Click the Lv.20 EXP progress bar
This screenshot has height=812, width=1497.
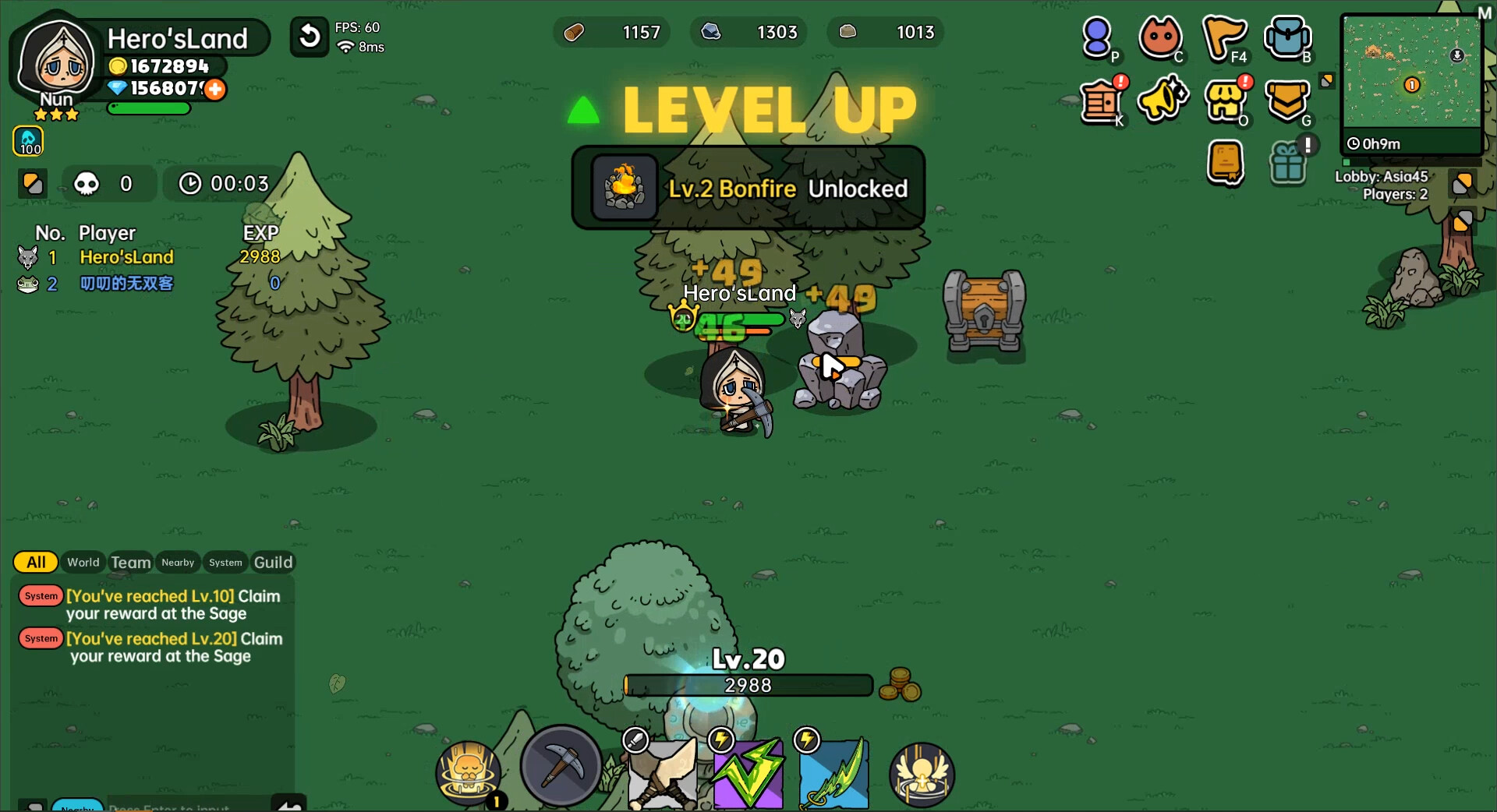point(748,686)
